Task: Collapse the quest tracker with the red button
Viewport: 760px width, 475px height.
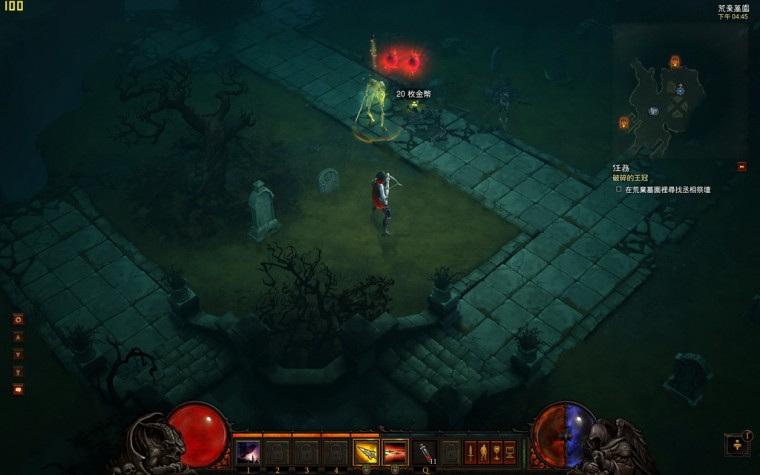Action: coord(741,167)
